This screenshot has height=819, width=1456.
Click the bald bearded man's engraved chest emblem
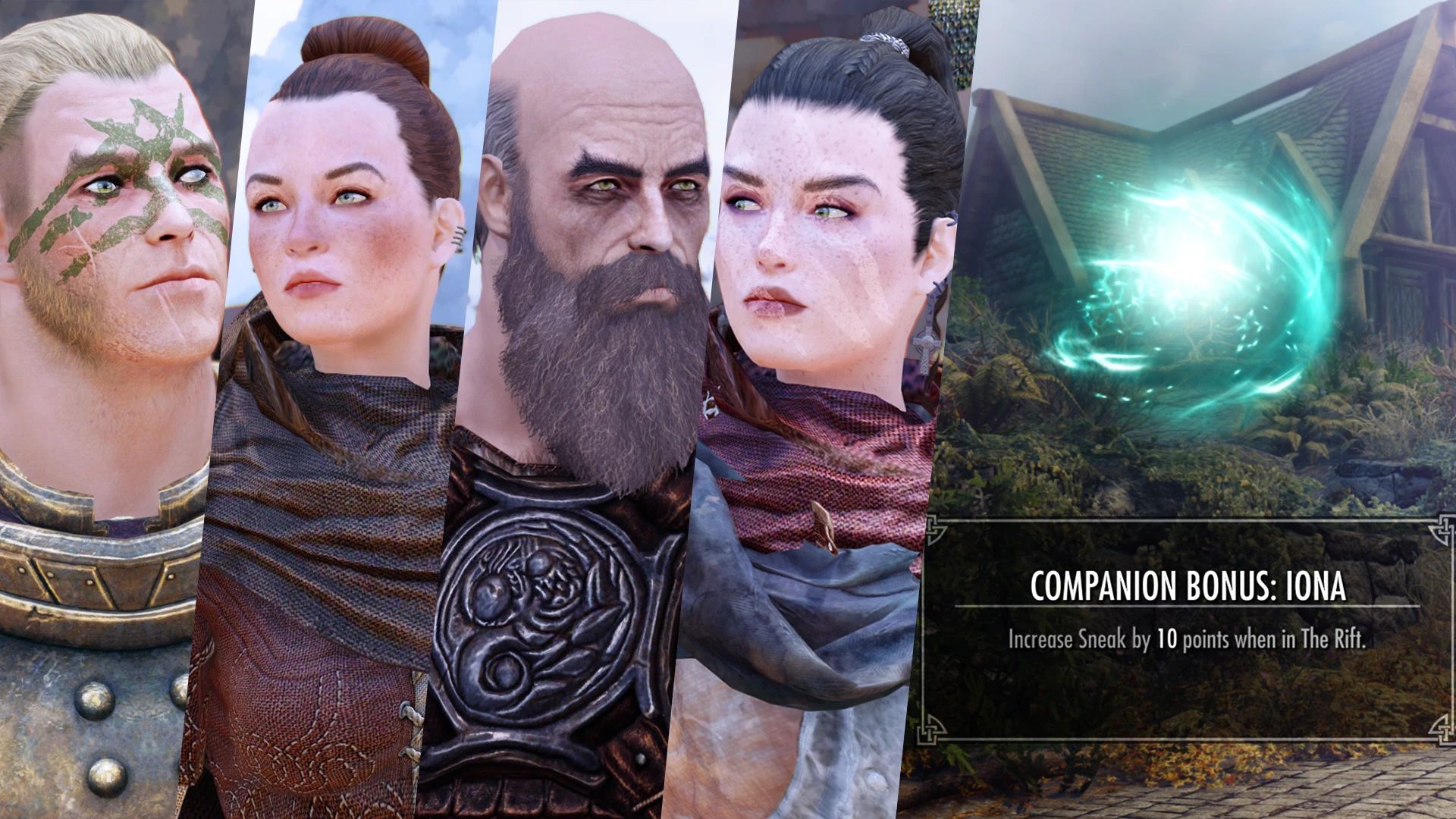531,599
